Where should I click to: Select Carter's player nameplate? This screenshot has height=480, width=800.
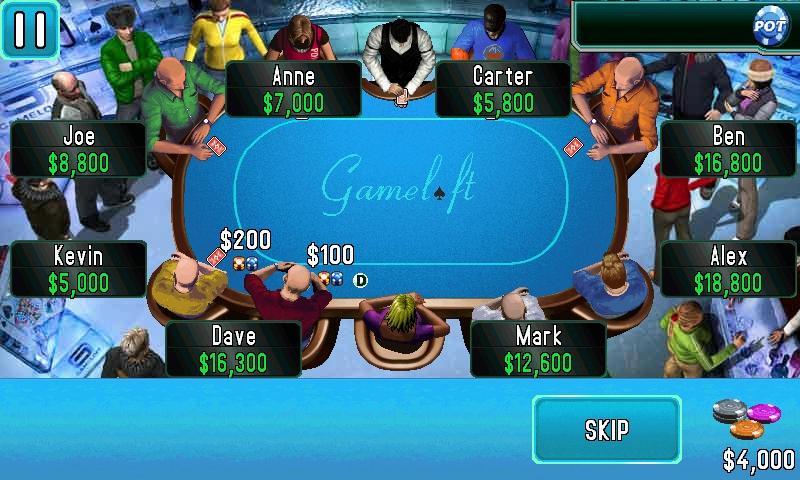tap(503, 89)
